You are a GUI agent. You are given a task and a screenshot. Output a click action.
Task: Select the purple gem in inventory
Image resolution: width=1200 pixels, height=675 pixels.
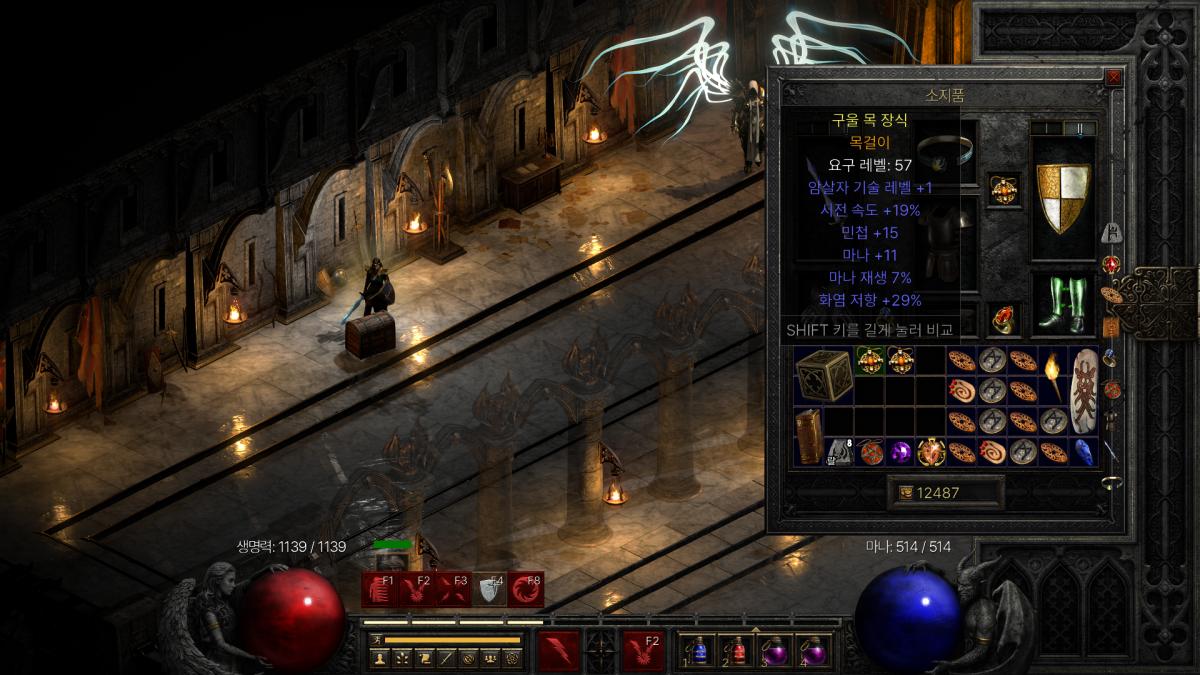901,452
